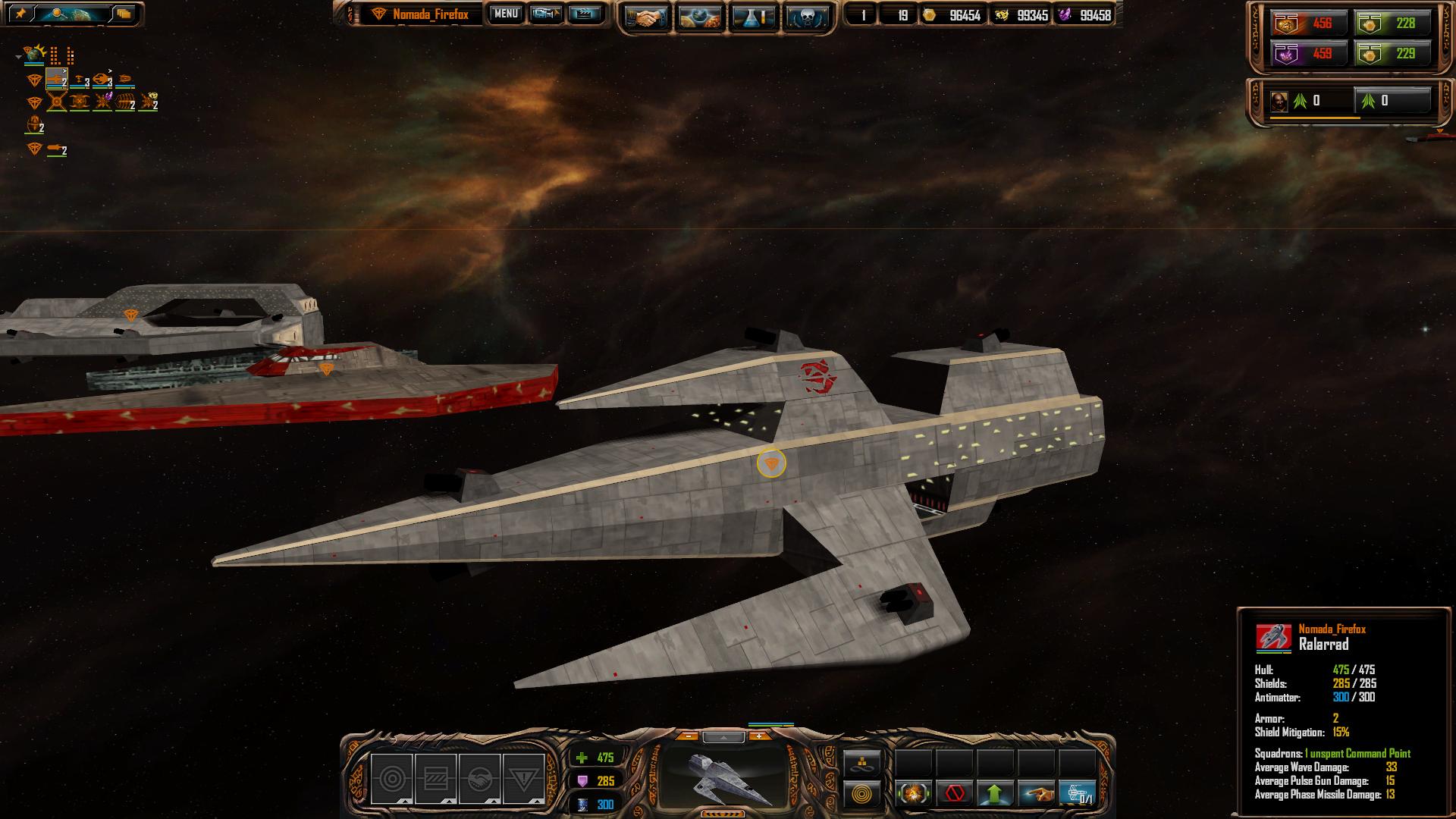The image size is (1456, 819).
Task: Collapse the planet entry arrow in empire tree
Action: coord(18,56)
